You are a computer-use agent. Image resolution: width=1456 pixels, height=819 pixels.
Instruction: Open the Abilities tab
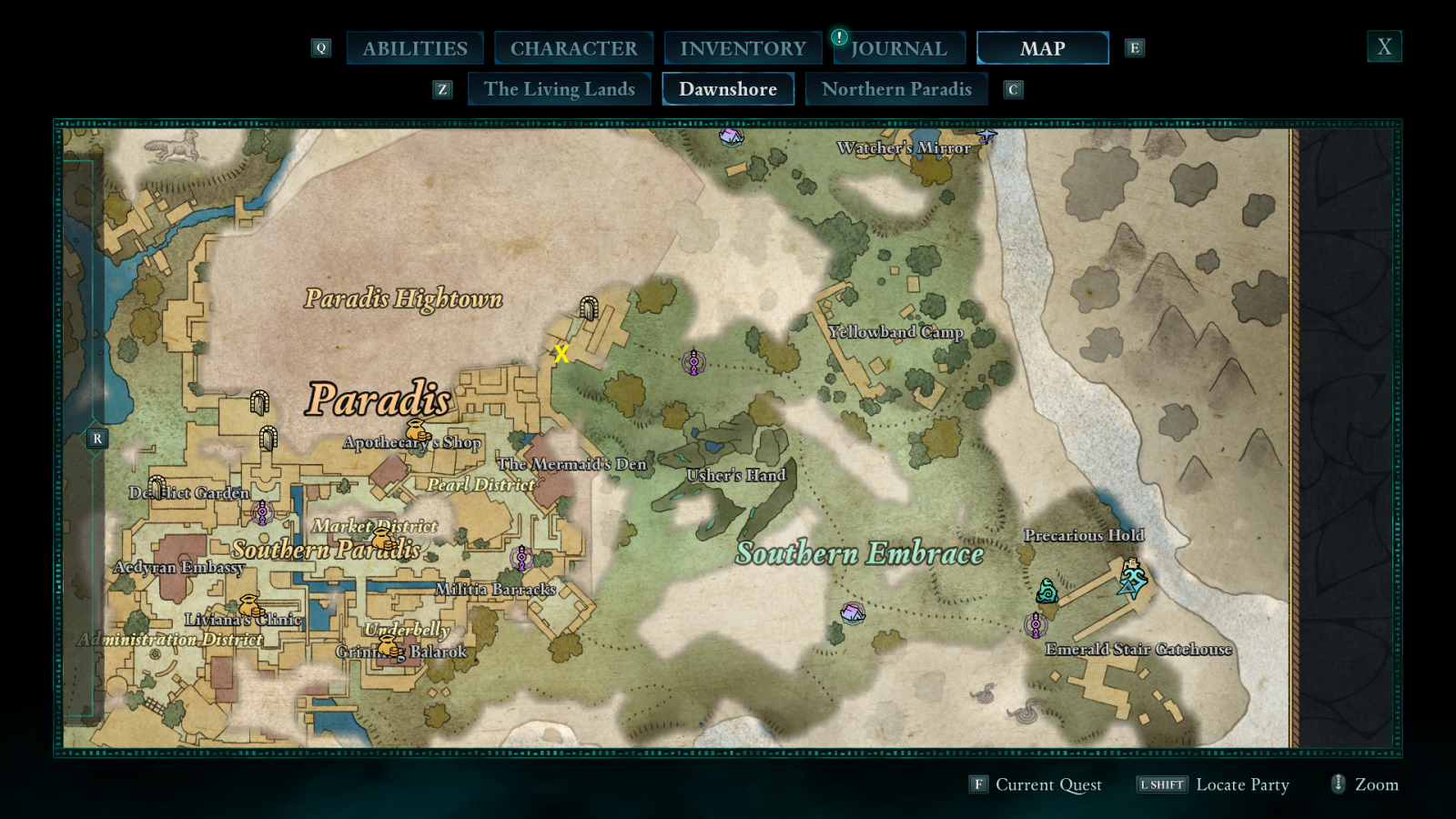(415, 48)
